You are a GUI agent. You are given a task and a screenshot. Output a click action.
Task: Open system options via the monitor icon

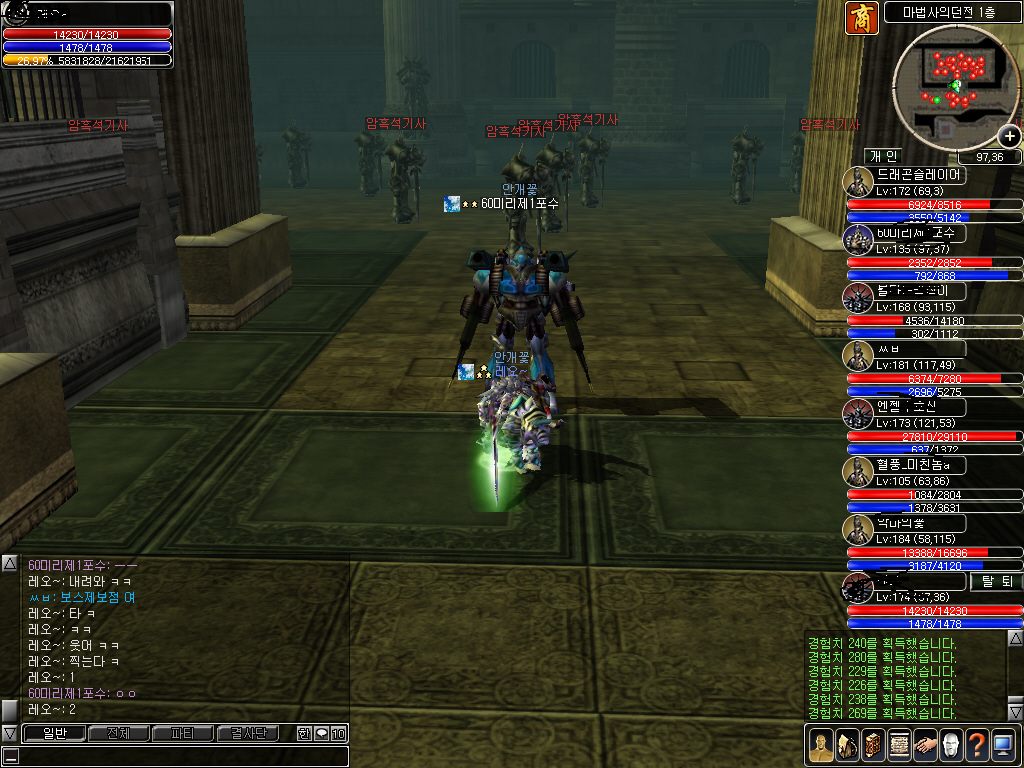tap(1003, 745)
